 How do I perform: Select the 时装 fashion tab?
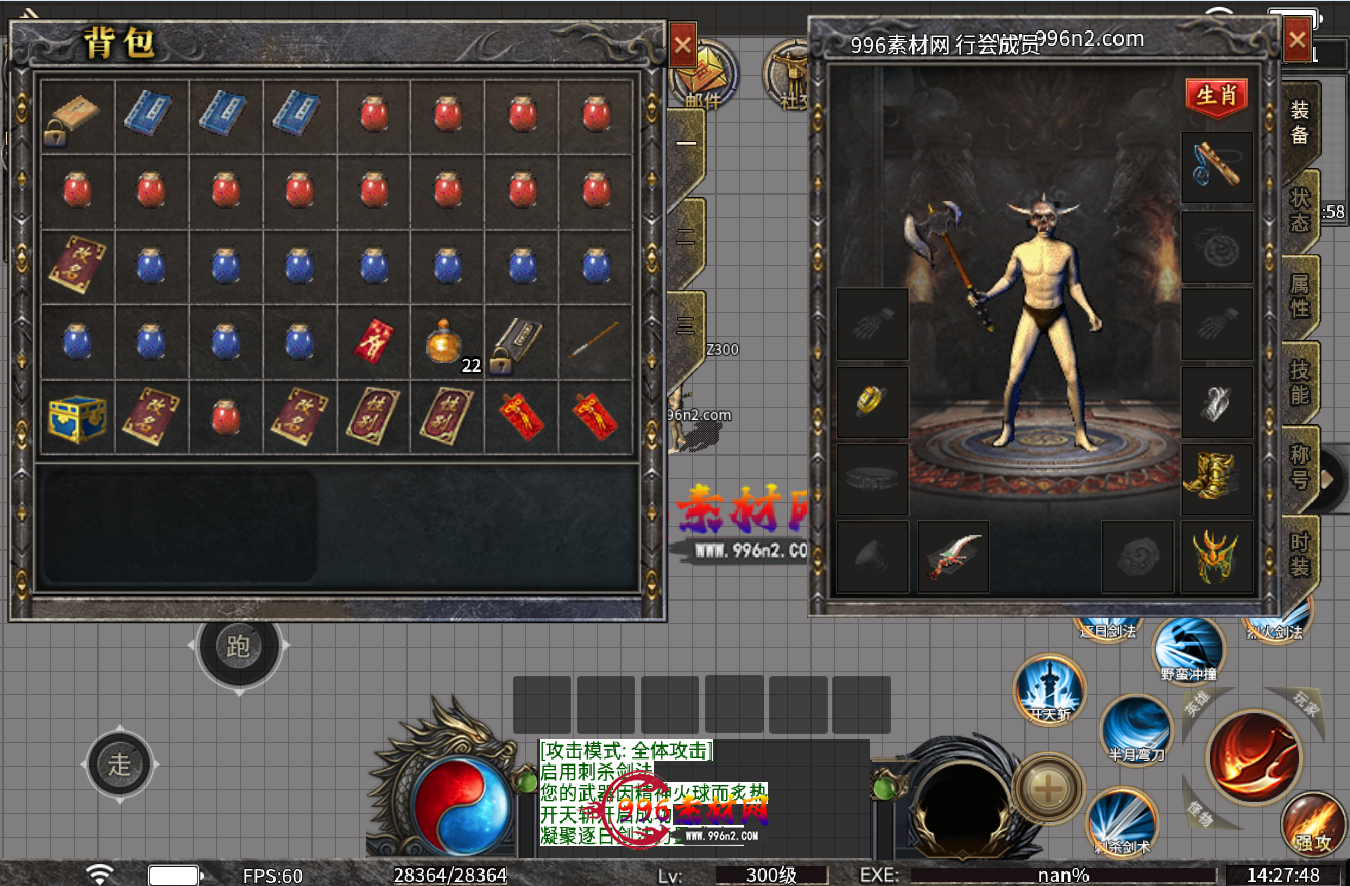tap(1299, 554)
